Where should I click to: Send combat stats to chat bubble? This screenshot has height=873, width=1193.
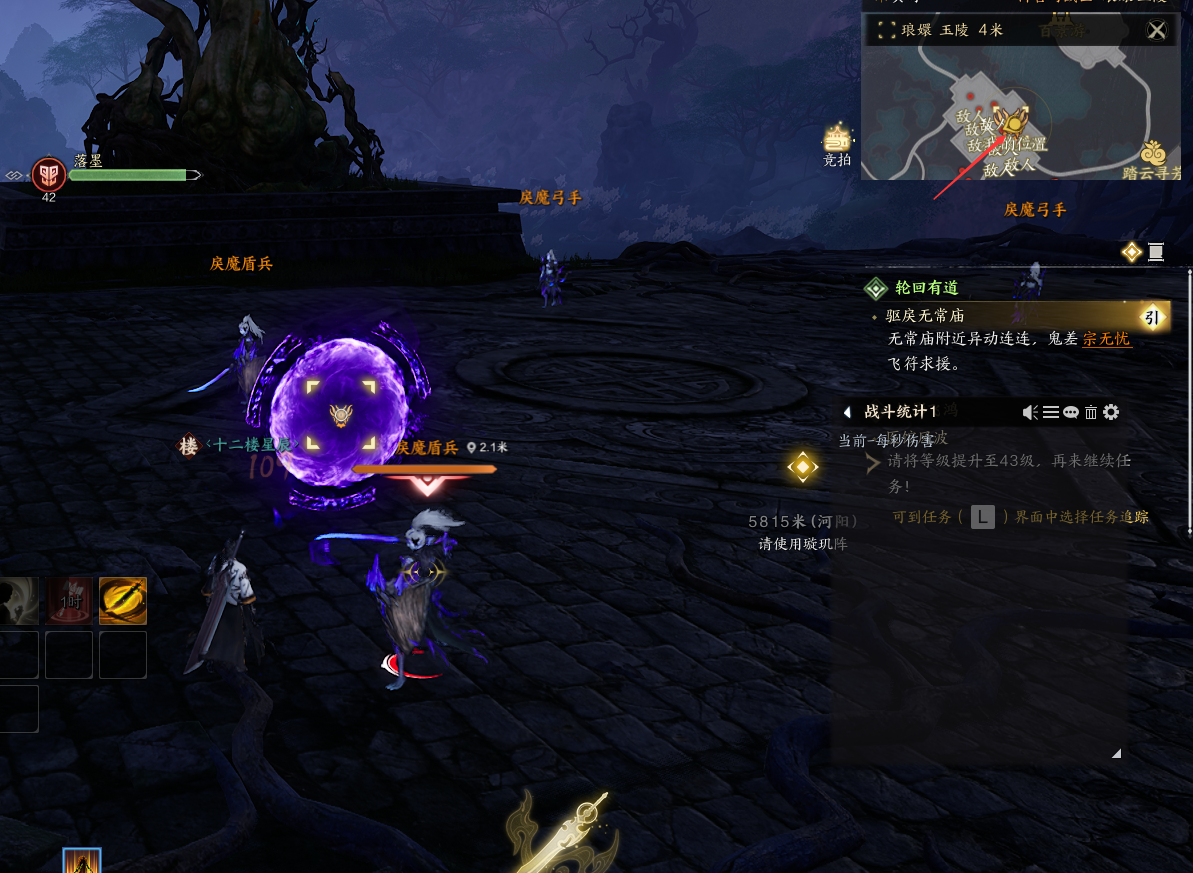(x=1070, y=412)
